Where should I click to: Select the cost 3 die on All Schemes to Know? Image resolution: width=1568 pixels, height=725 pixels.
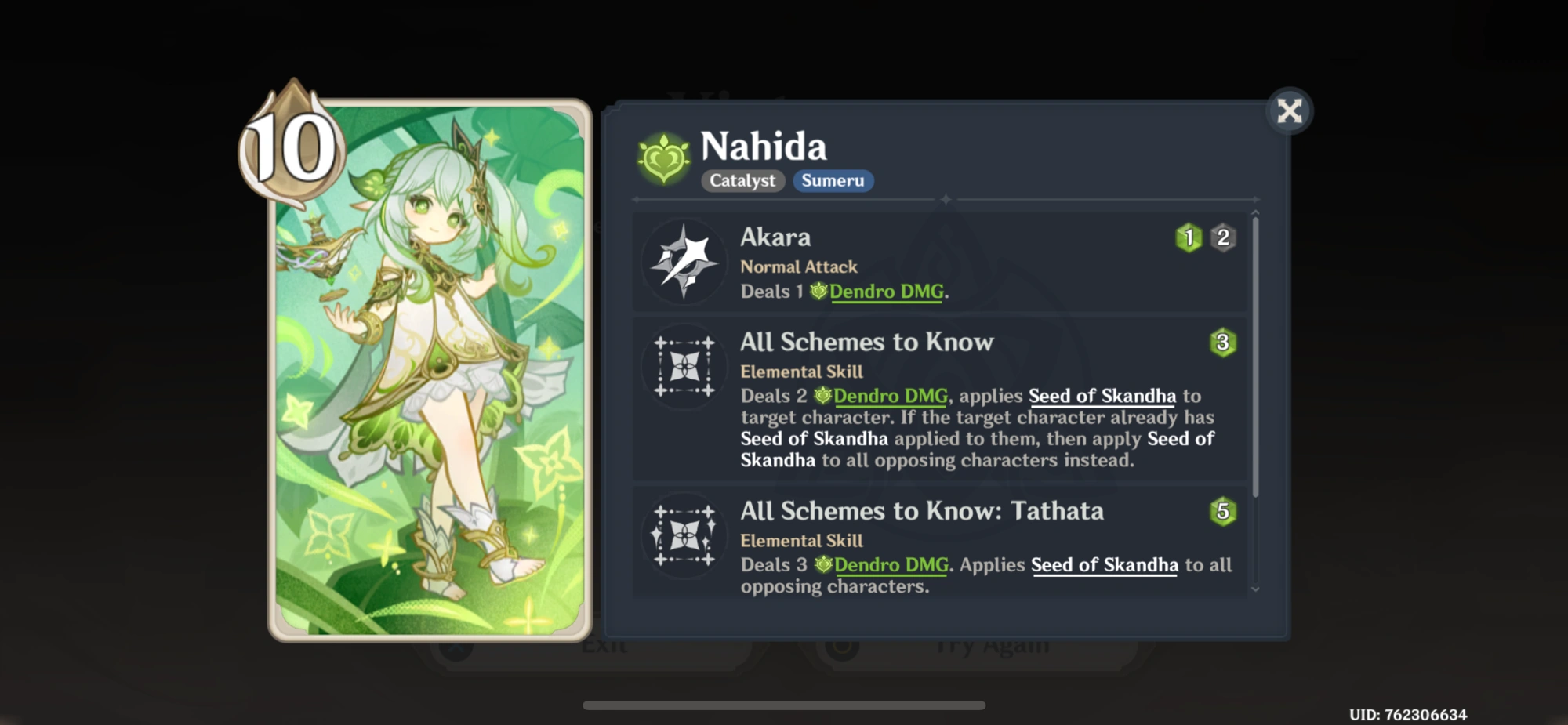point(1224,343)
